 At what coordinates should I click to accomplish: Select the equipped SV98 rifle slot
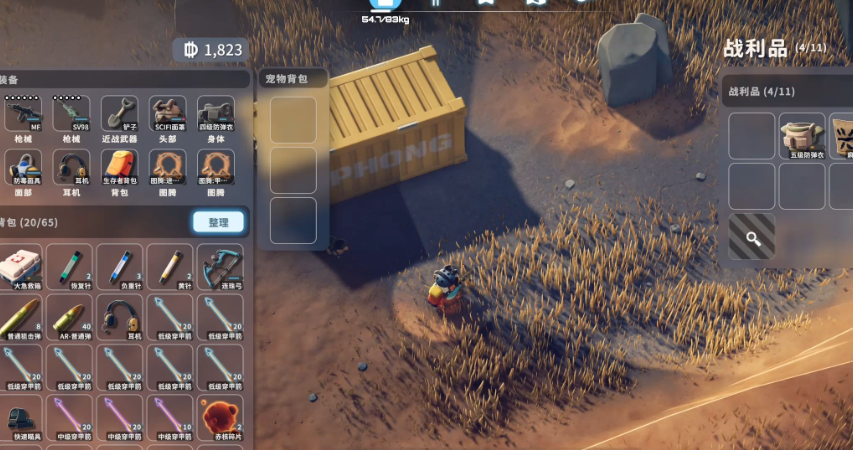tap(70, 116)
